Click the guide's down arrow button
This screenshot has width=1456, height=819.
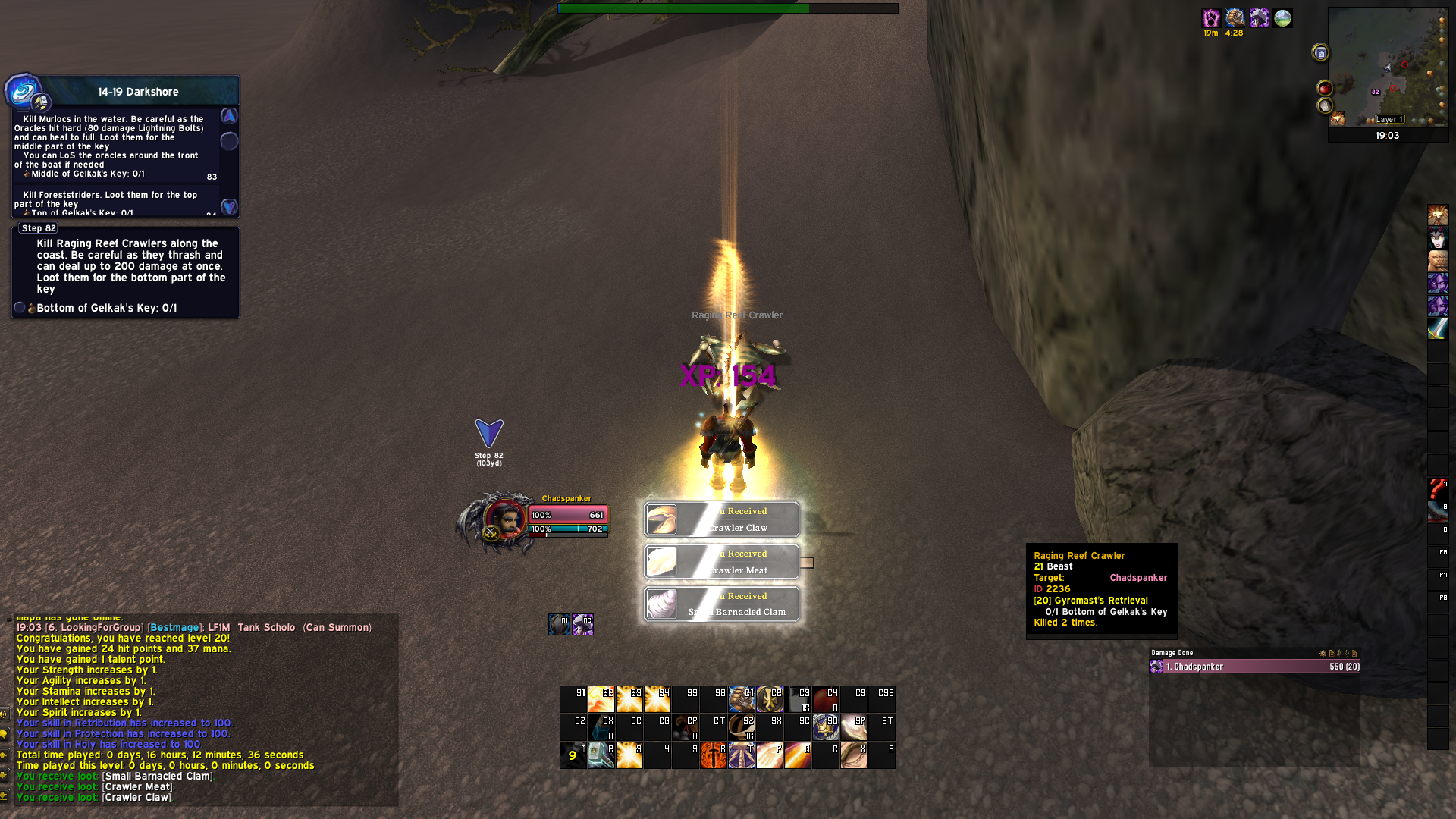(x=229, y=206)
